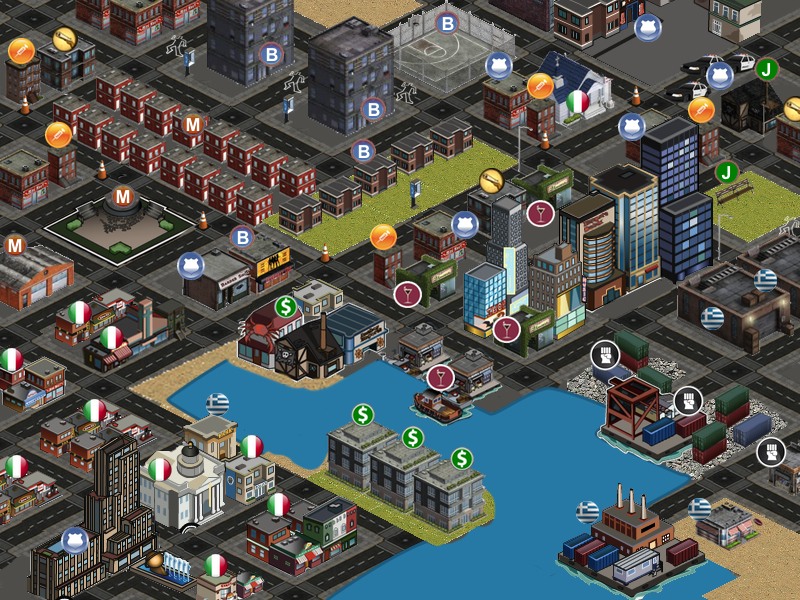The height and width of the screenshot is (600, 800).
Task: Select the Italian flag on the blue-roofed church
Action: 578,101
